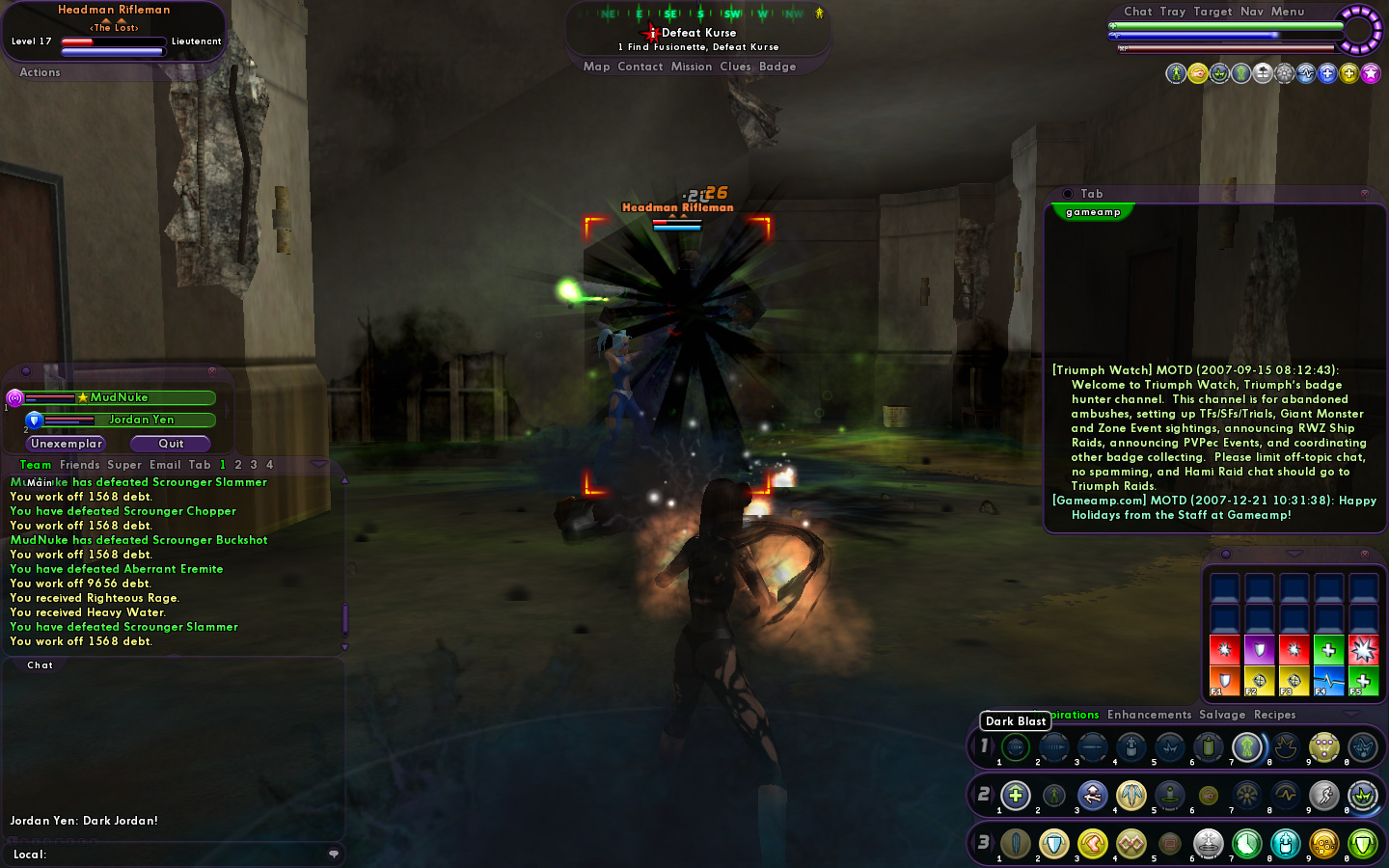Screen dimensions: 1389x868
Task: Open the Actions menu under the target window
Action: tap(40, 72)
